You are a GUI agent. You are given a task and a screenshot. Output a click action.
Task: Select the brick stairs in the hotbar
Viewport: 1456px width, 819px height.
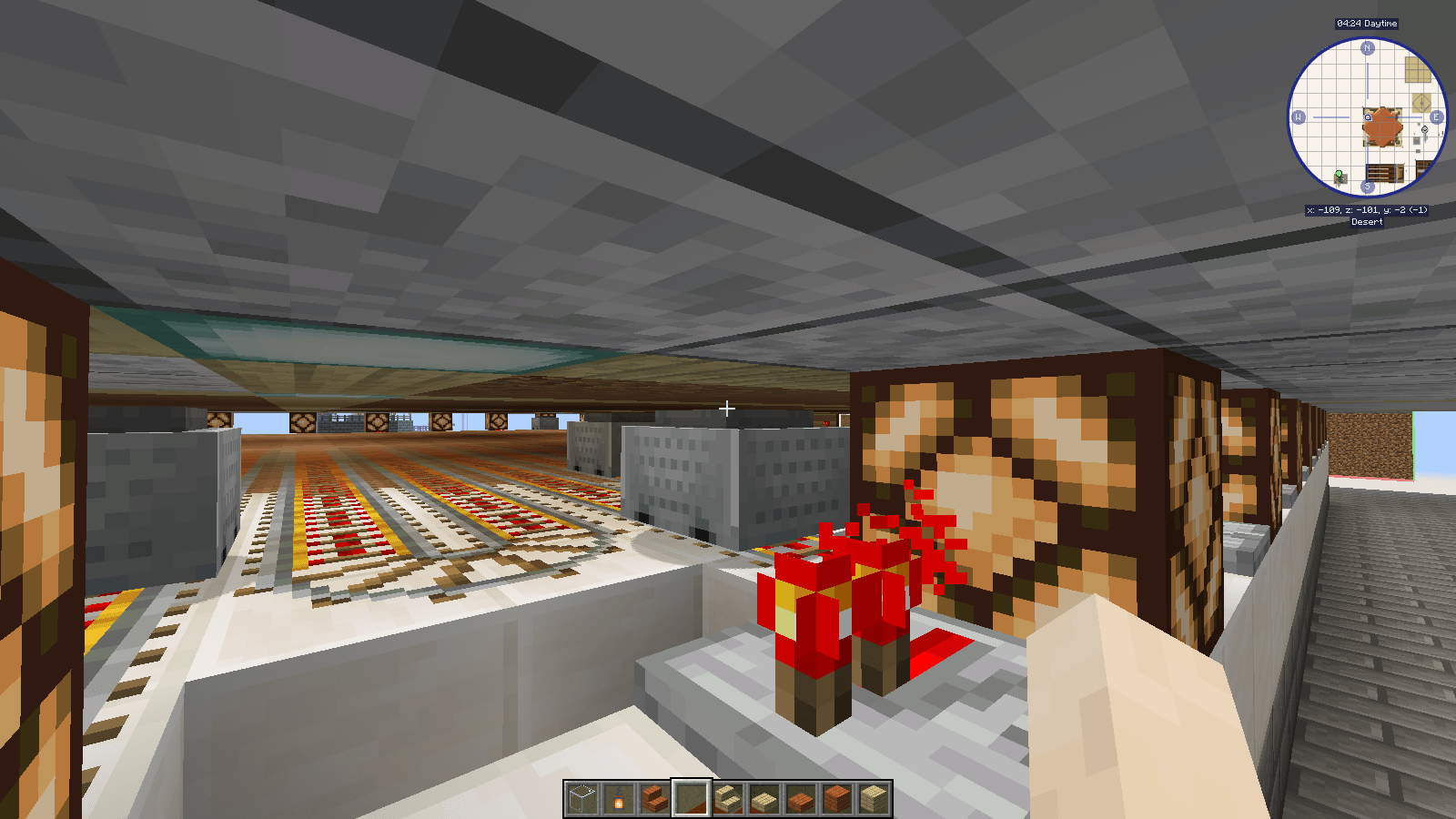click(x=654, y=797)
